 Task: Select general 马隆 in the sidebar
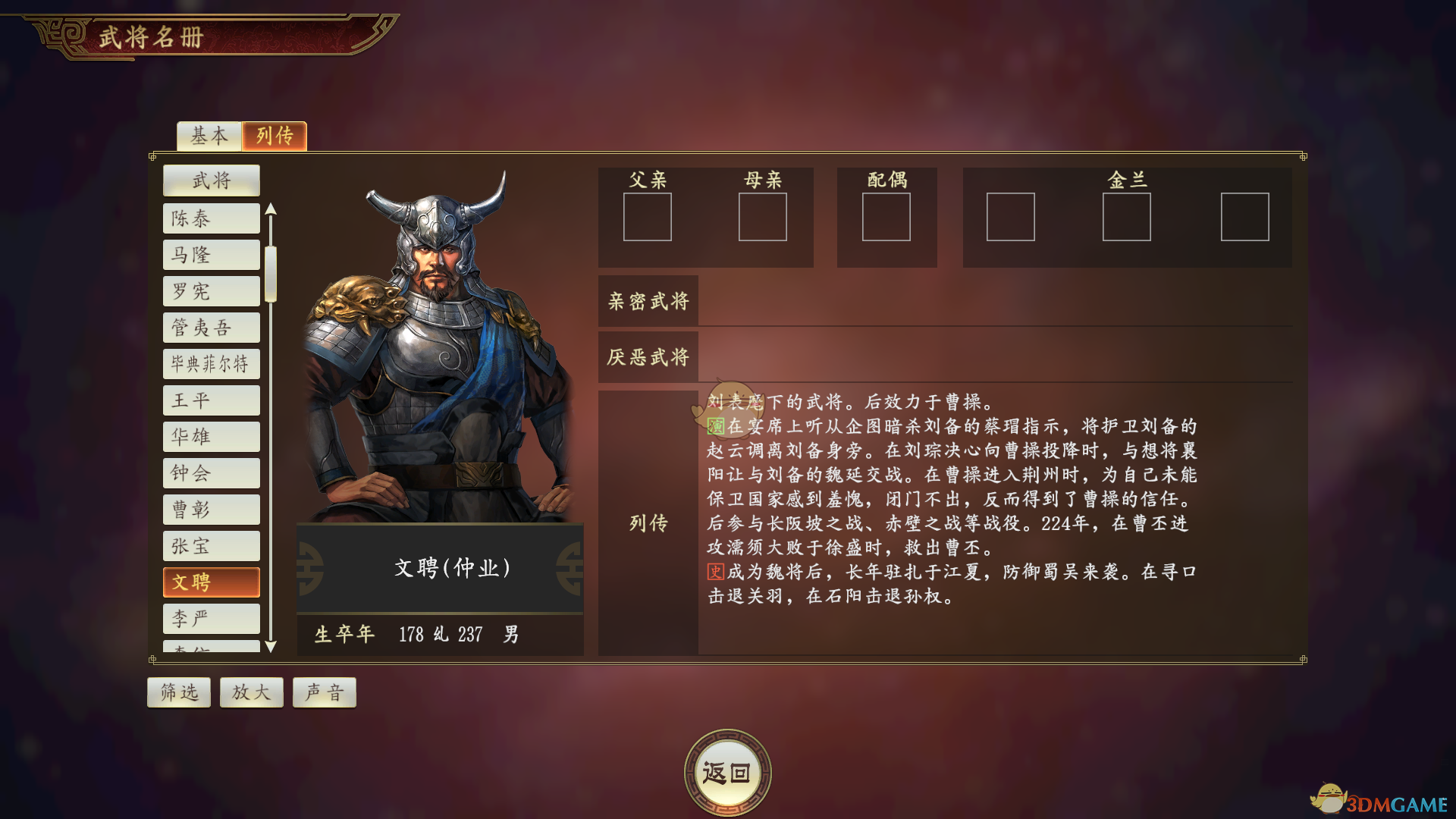(211, 254)
